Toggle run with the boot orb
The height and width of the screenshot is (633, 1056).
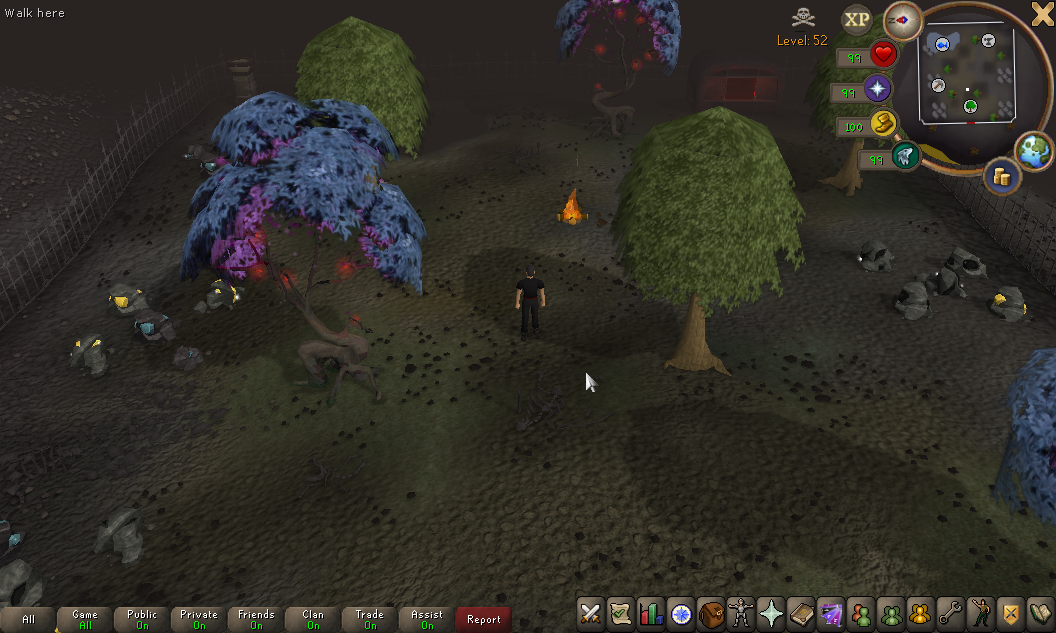(883, 124)
